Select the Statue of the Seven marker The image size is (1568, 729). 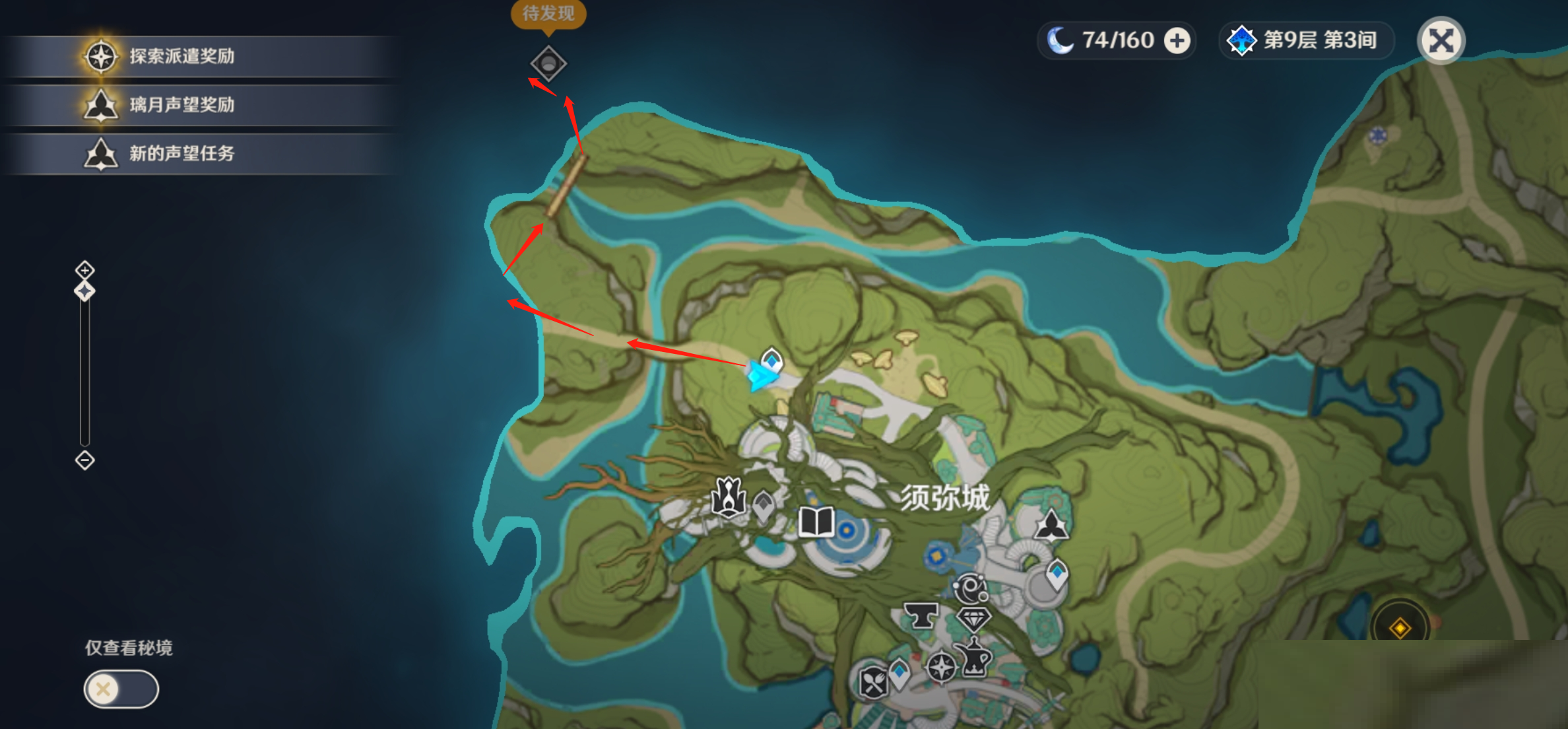pos(728,496)
